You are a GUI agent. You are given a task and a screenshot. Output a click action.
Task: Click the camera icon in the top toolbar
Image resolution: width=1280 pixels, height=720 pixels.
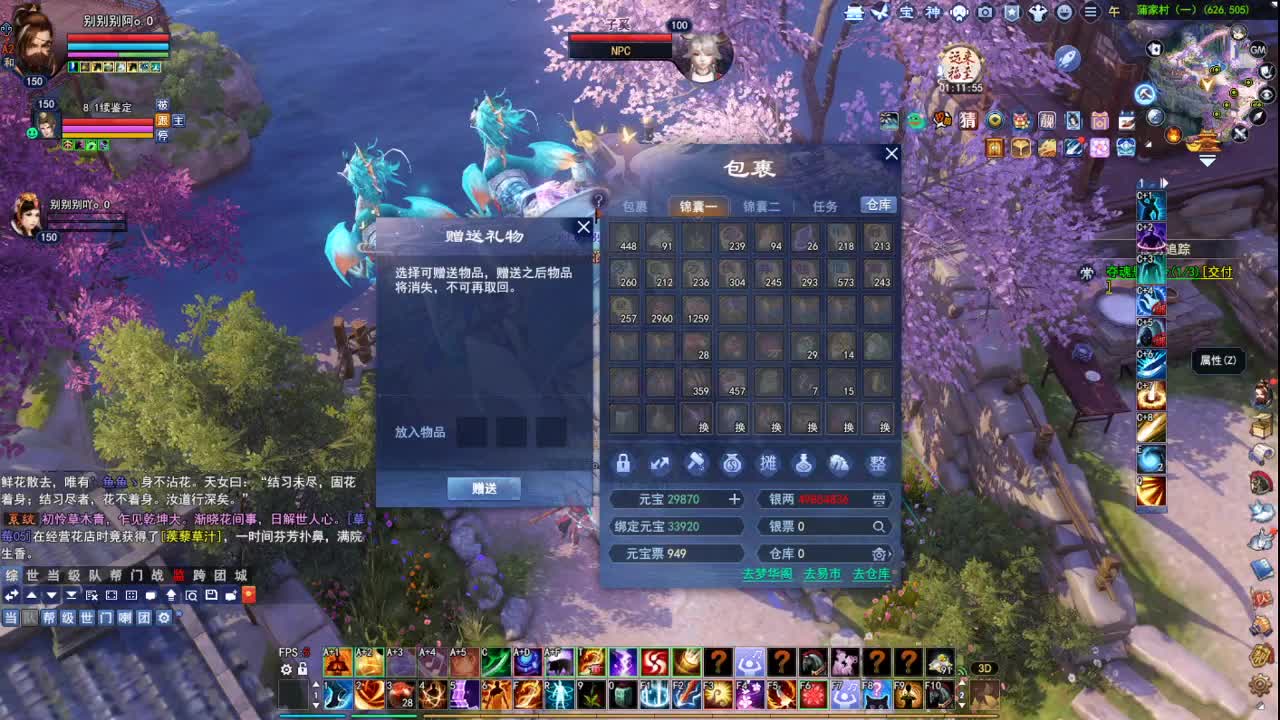984,12
